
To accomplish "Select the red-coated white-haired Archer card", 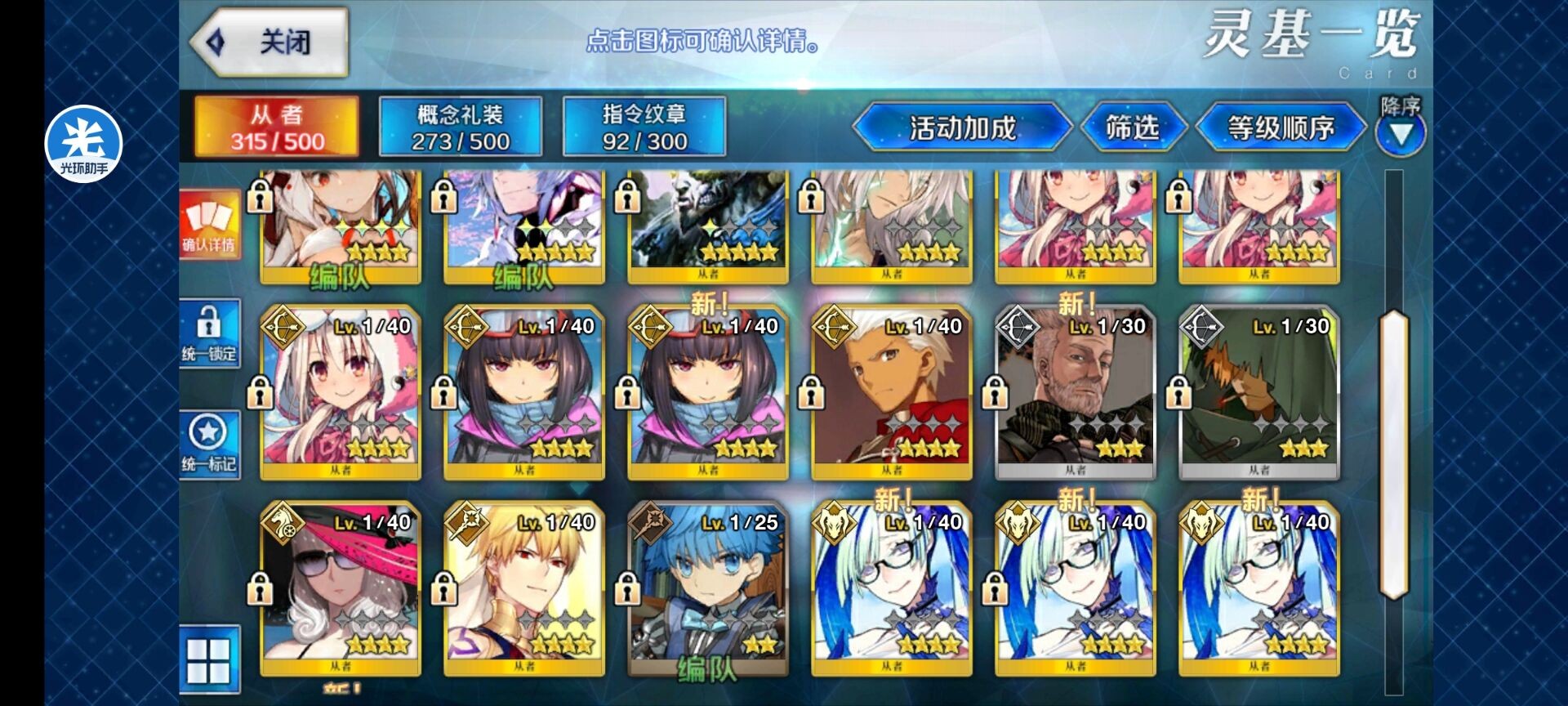I will (892, 394).
